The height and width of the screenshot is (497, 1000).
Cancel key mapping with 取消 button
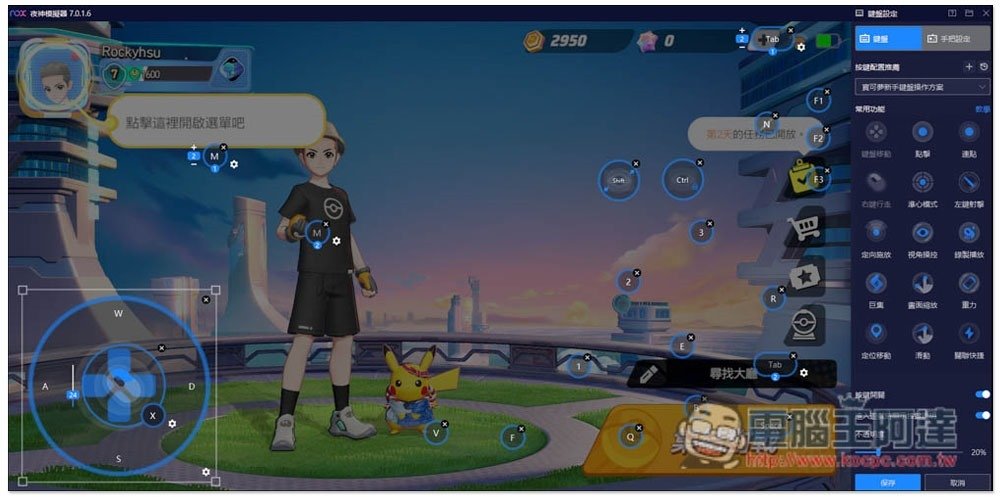point(956,482)
